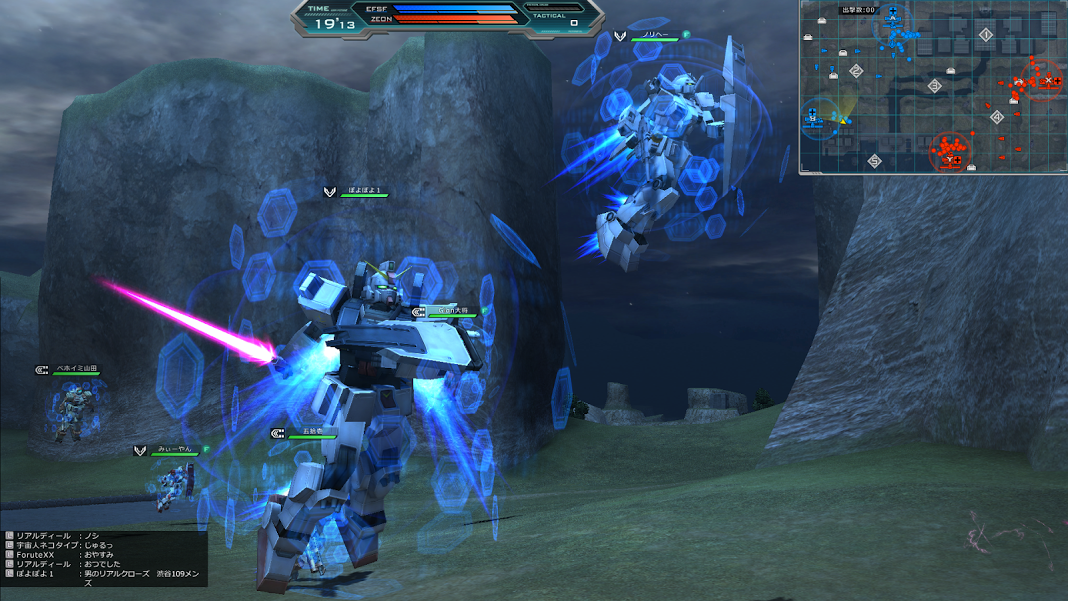This screenshot has height=601, width=1068.
Task: Select base marker 1 on the minimap
Action: pos(985,35)
